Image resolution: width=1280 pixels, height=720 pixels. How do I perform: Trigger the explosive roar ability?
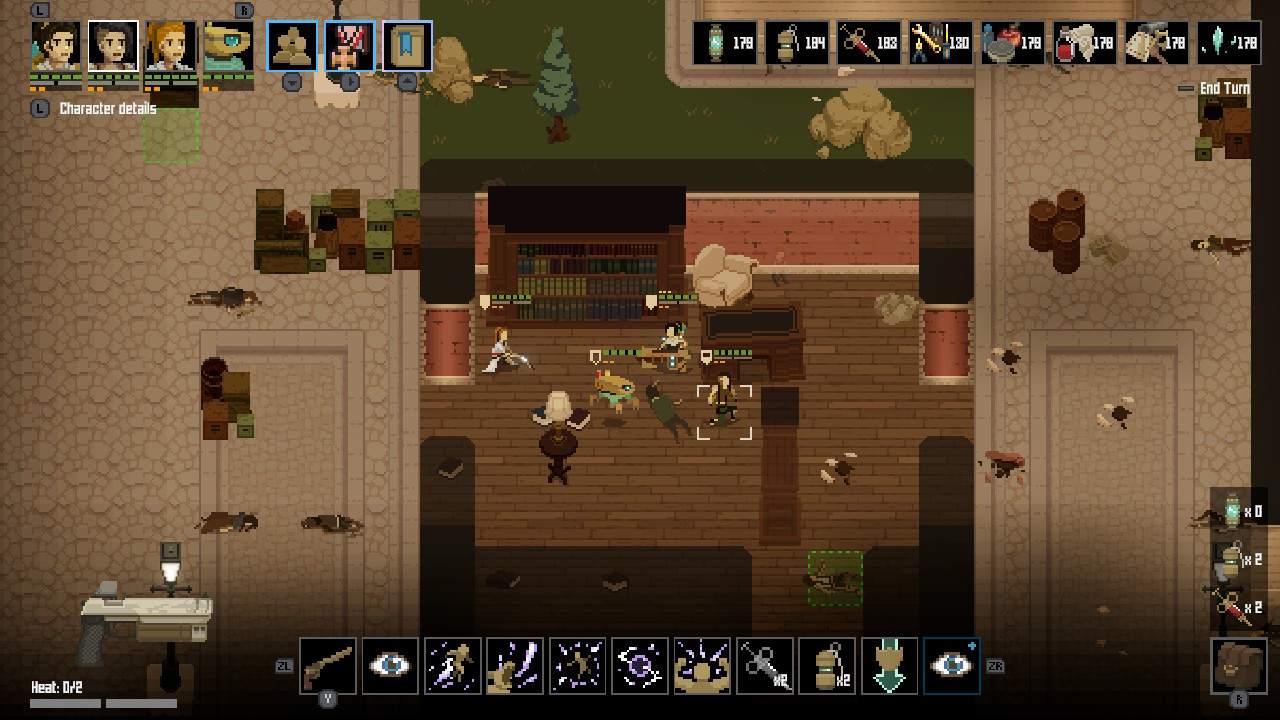[701, 666]
